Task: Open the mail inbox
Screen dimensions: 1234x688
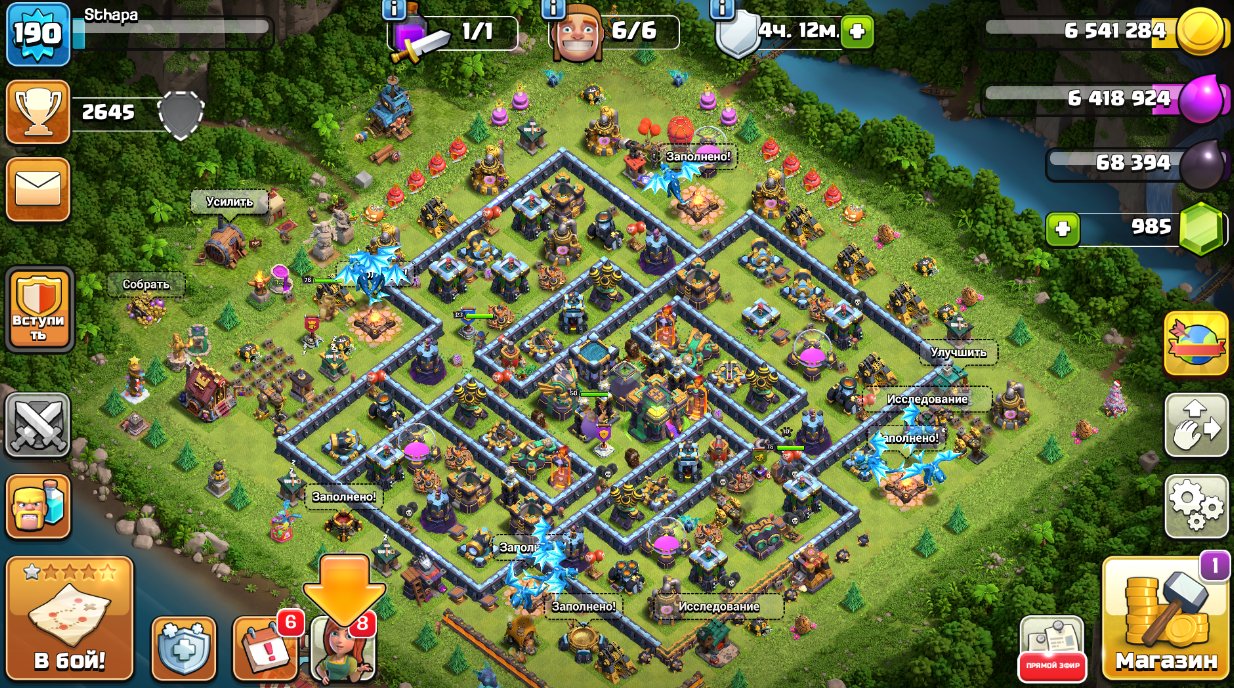Action: pos(38,189)
